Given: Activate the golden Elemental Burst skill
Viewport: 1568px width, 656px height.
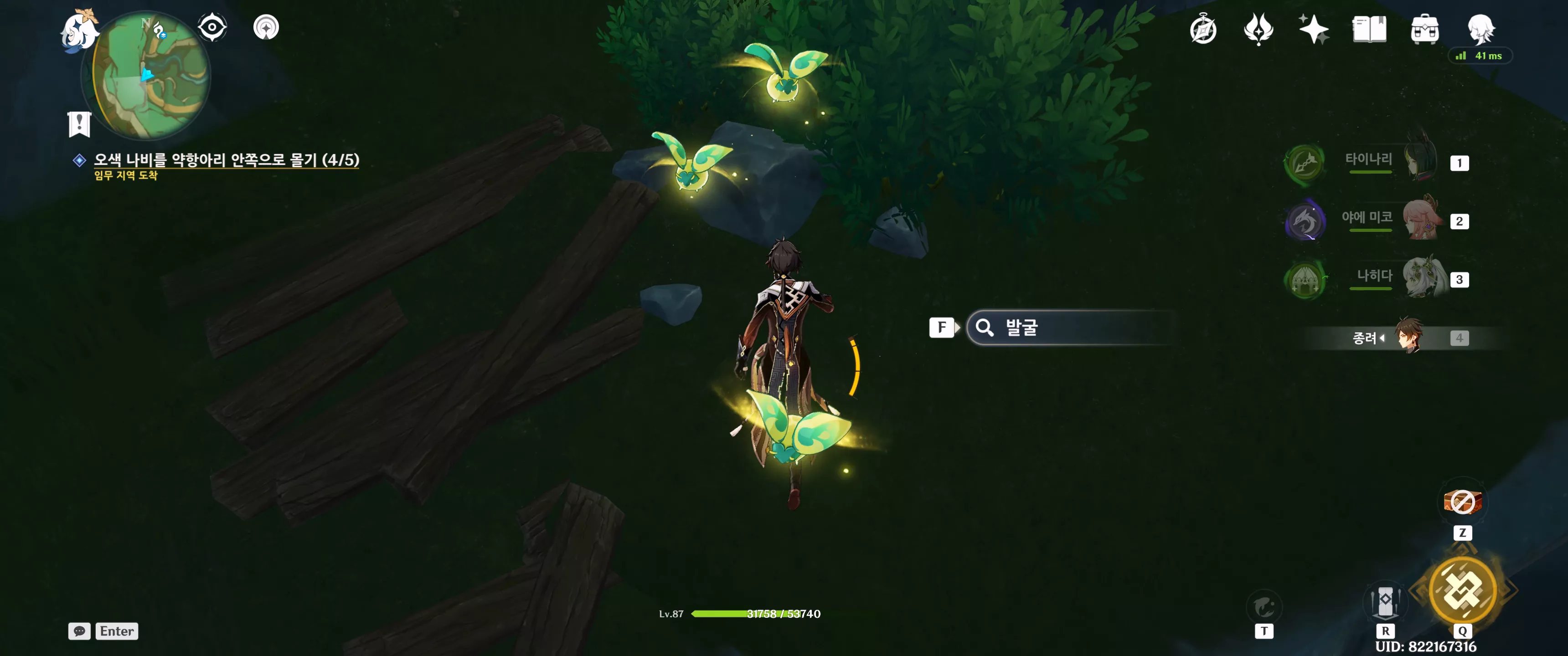Looking at the screenshot, I should [1462, 589].
